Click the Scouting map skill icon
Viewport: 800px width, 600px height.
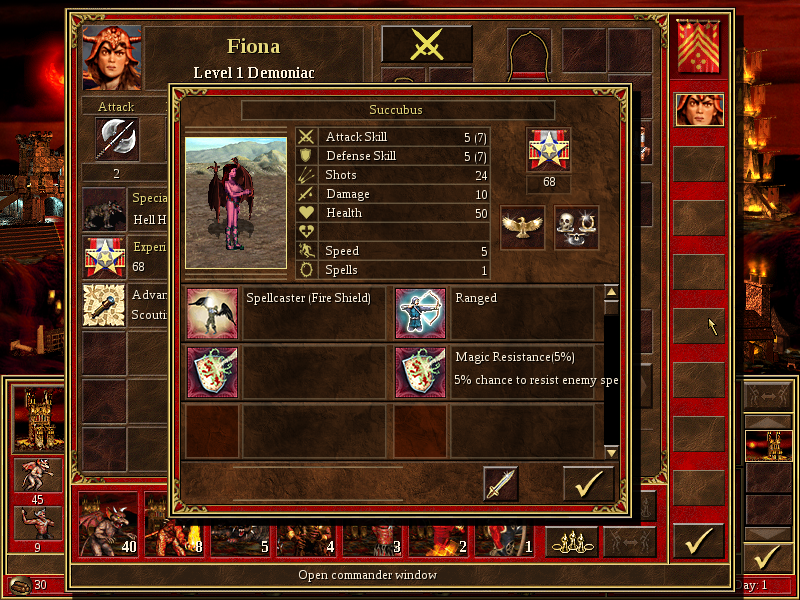[102, 305]
